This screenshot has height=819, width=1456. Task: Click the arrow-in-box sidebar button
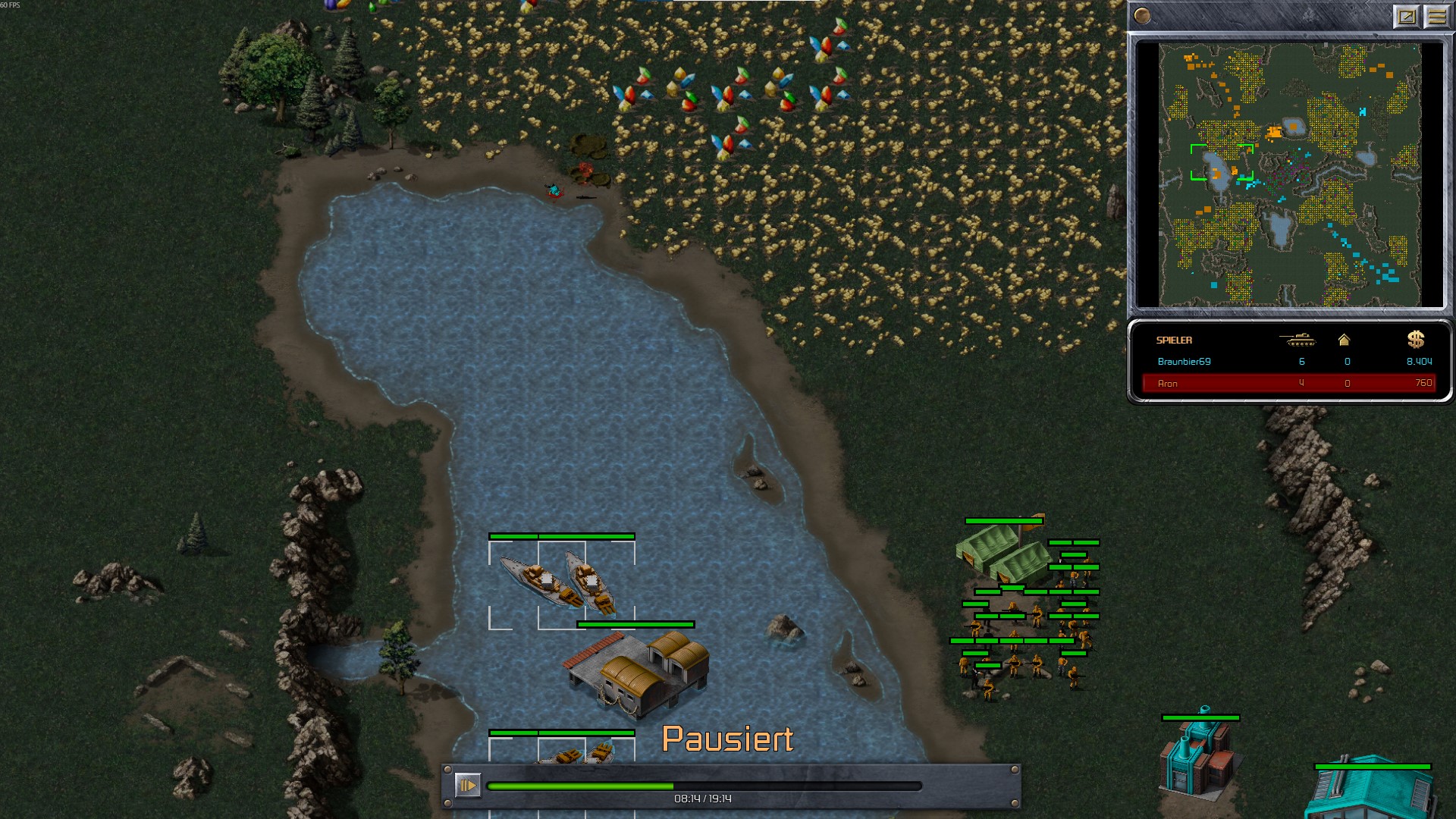(1407, 16)
